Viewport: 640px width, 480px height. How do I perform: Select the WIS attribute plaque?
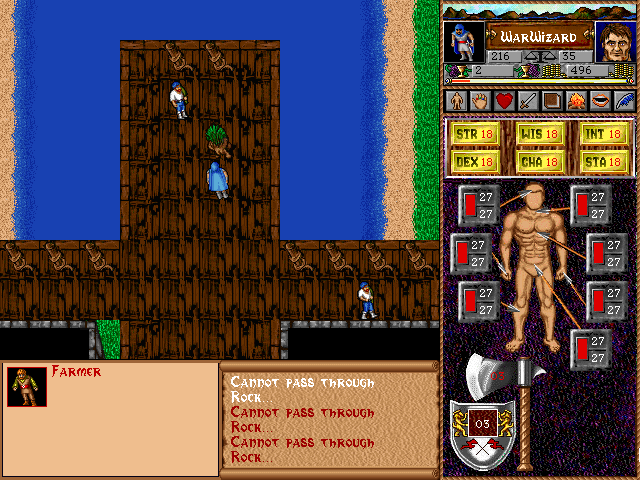pos(540,133)
